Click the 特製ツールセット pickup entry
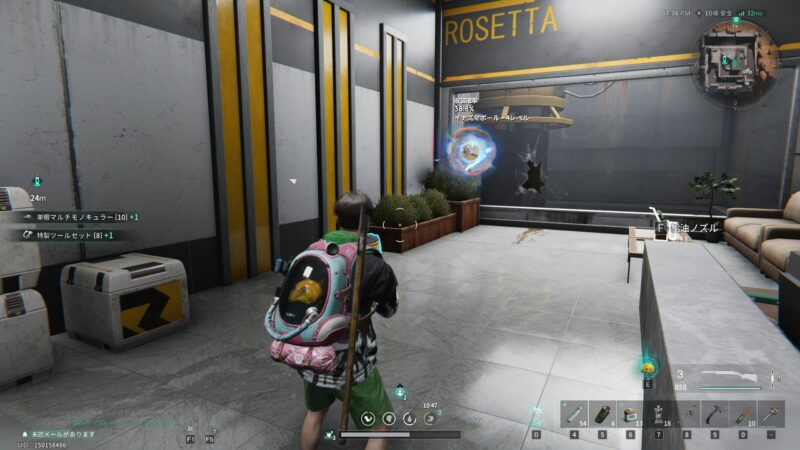Image resolution: width=800 pixels, height=450 pixels. pos(65,235)
